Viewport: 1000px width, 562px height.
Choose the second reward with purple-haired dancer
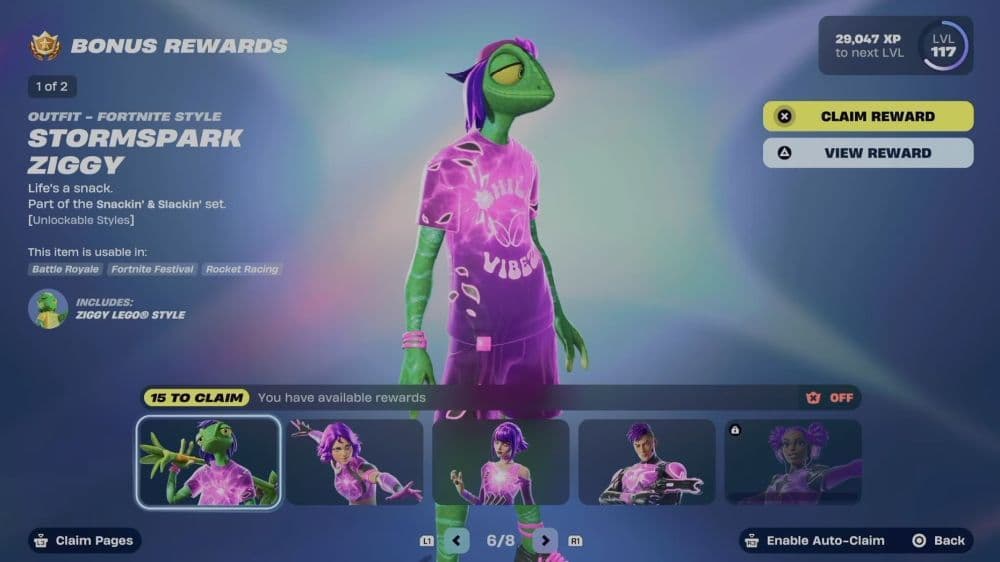[x=355, y=462]
